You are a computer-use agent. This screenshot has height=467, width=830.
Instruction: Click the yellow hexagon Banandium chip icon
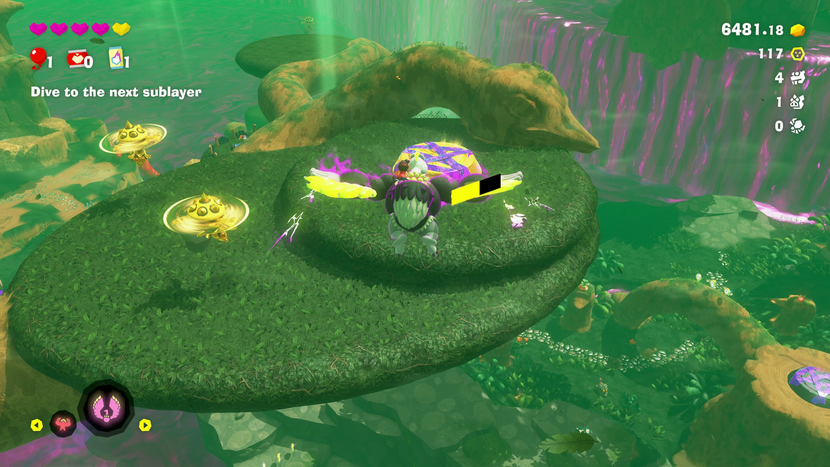798,54
